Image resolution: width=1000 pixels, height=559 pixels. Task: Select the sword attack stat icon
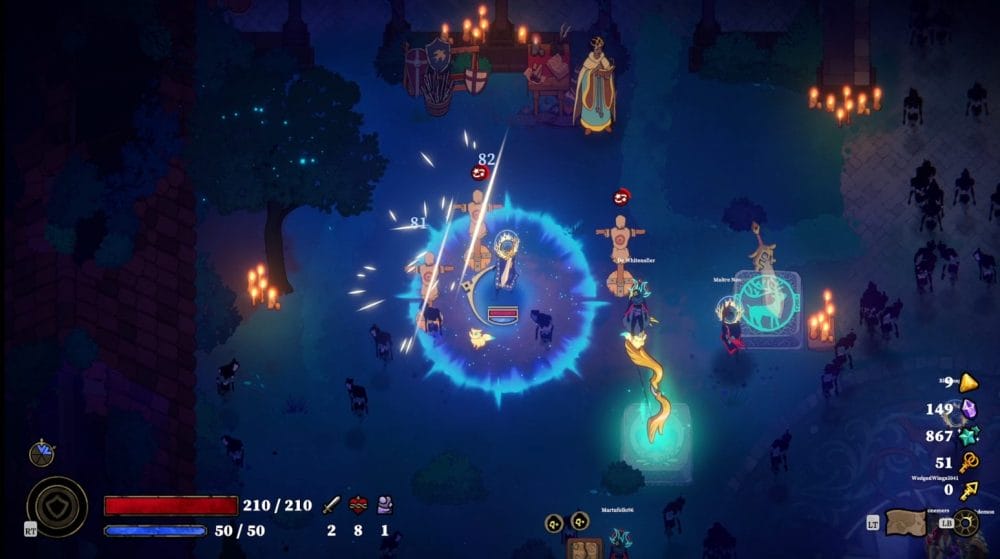(332, 505)
